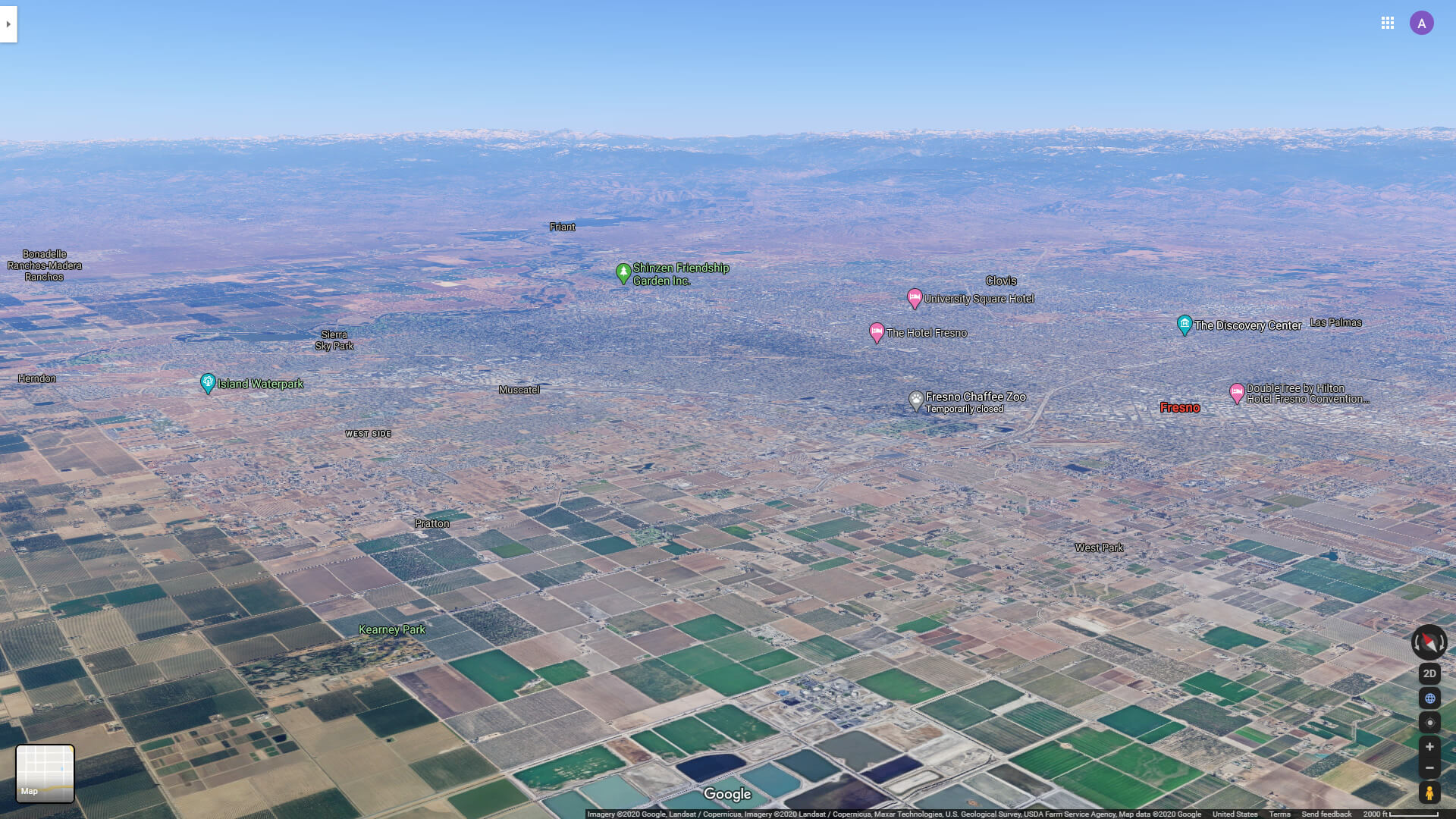The image size is (1456, 819).
Task: Open the Terms link
Action: pyautogui.click(x=1279, y=813)
